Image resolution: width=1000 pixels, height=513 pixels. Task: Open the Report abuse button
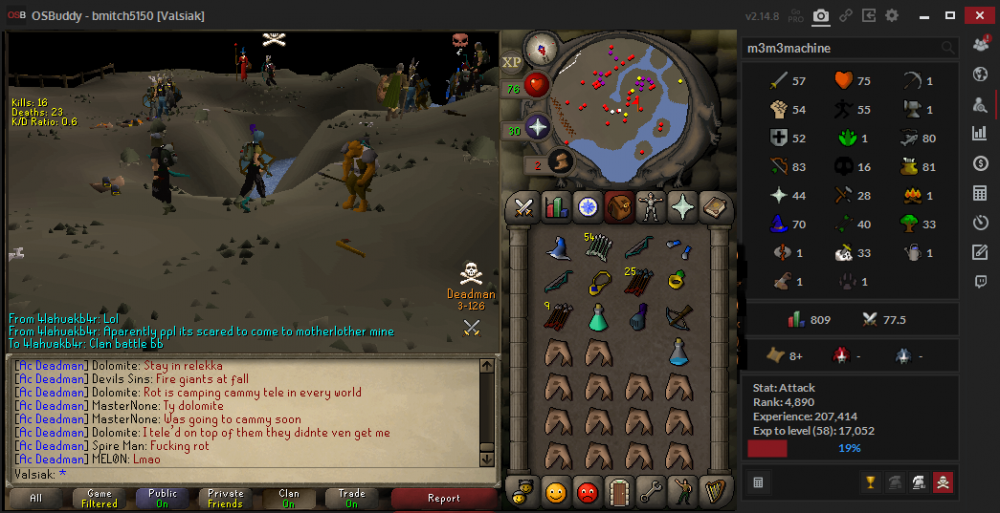443,498
